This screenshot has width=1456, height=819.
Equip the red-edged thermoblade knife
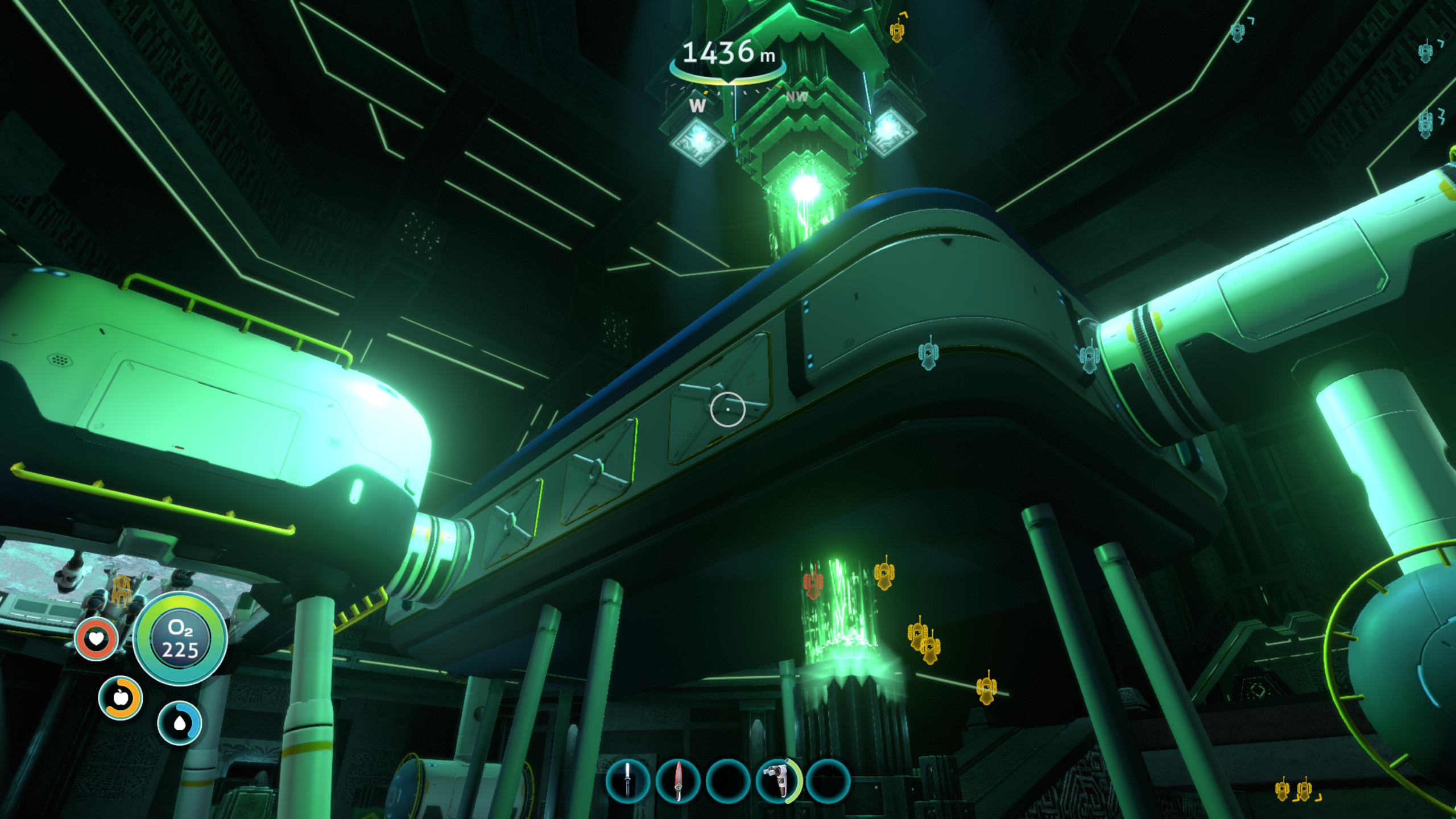tap(677, 781)
